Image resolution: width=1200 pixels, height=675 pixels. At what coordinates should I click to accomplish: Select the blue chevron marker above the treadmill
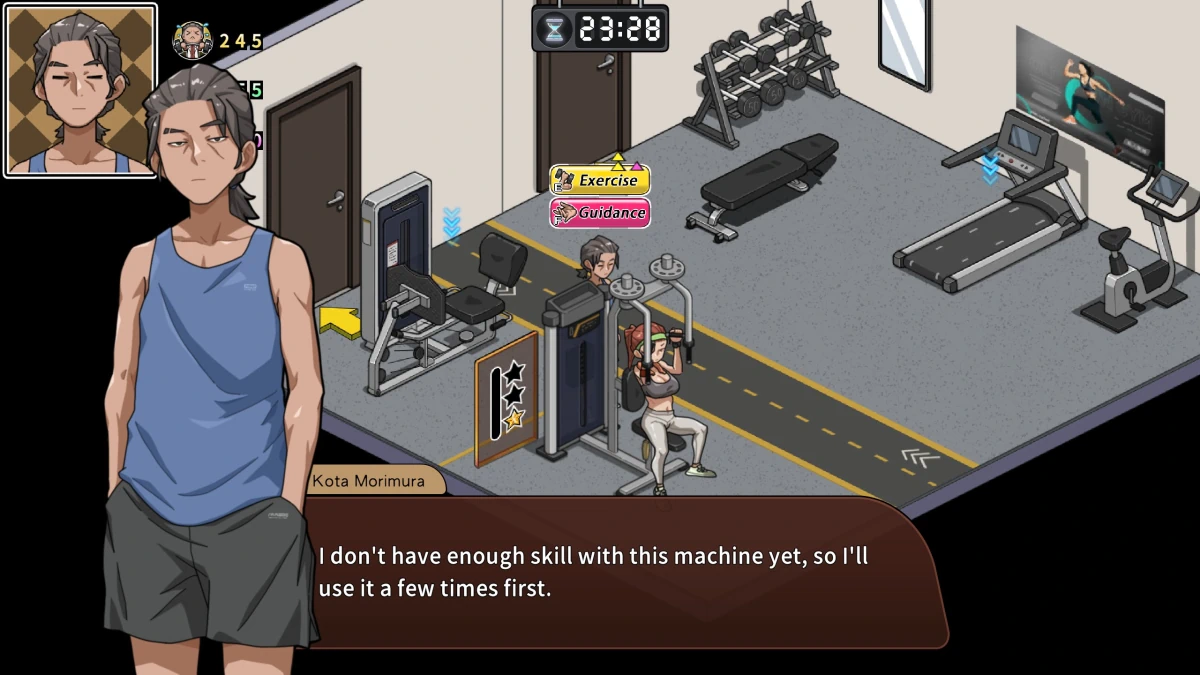pos(990,167)
